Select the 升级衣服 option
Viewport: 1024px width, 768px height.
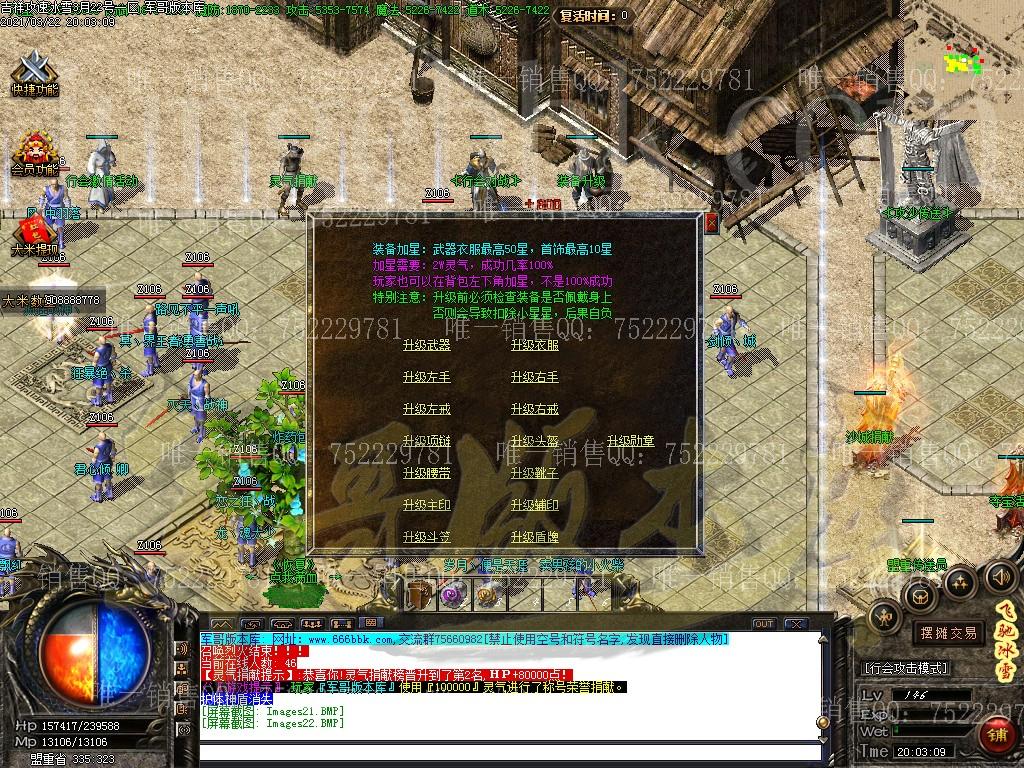tap(534, 345)
